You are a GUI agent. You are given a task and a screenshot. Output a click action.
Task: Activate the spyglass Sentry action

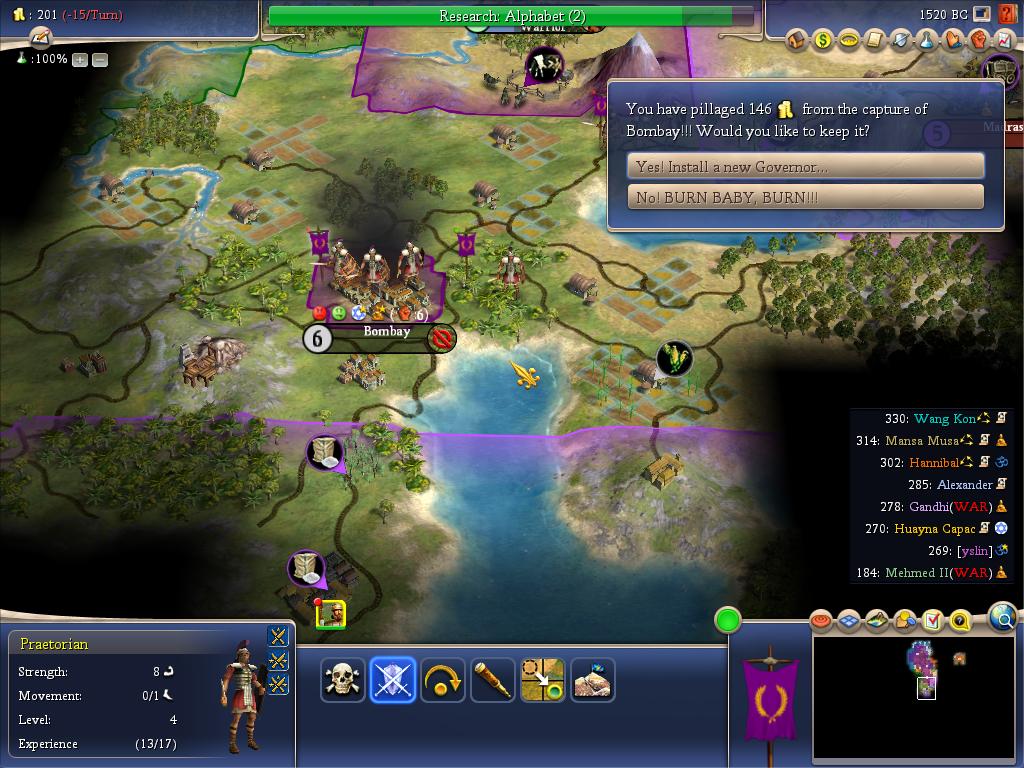492,680
